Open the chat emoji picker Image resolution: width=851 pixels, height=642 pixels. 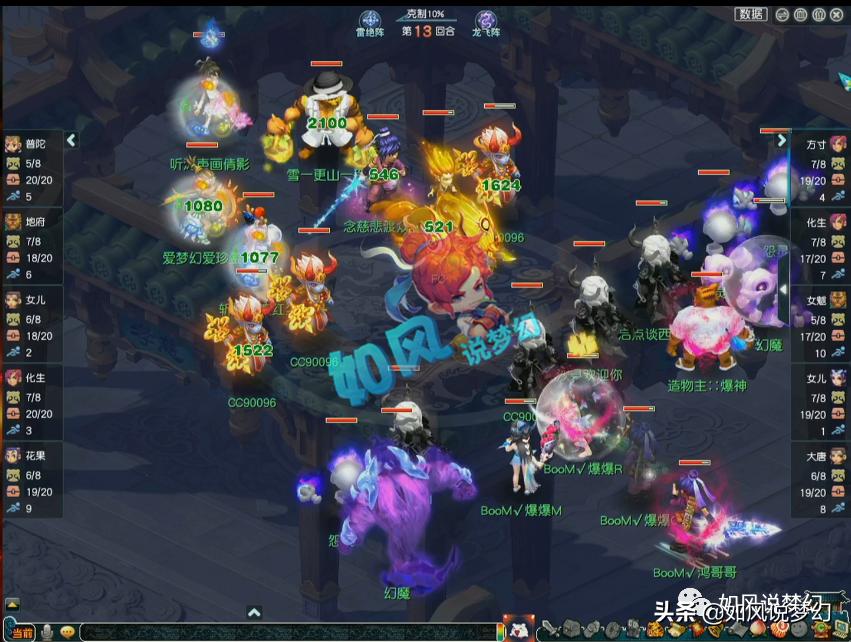coord(67,632)
